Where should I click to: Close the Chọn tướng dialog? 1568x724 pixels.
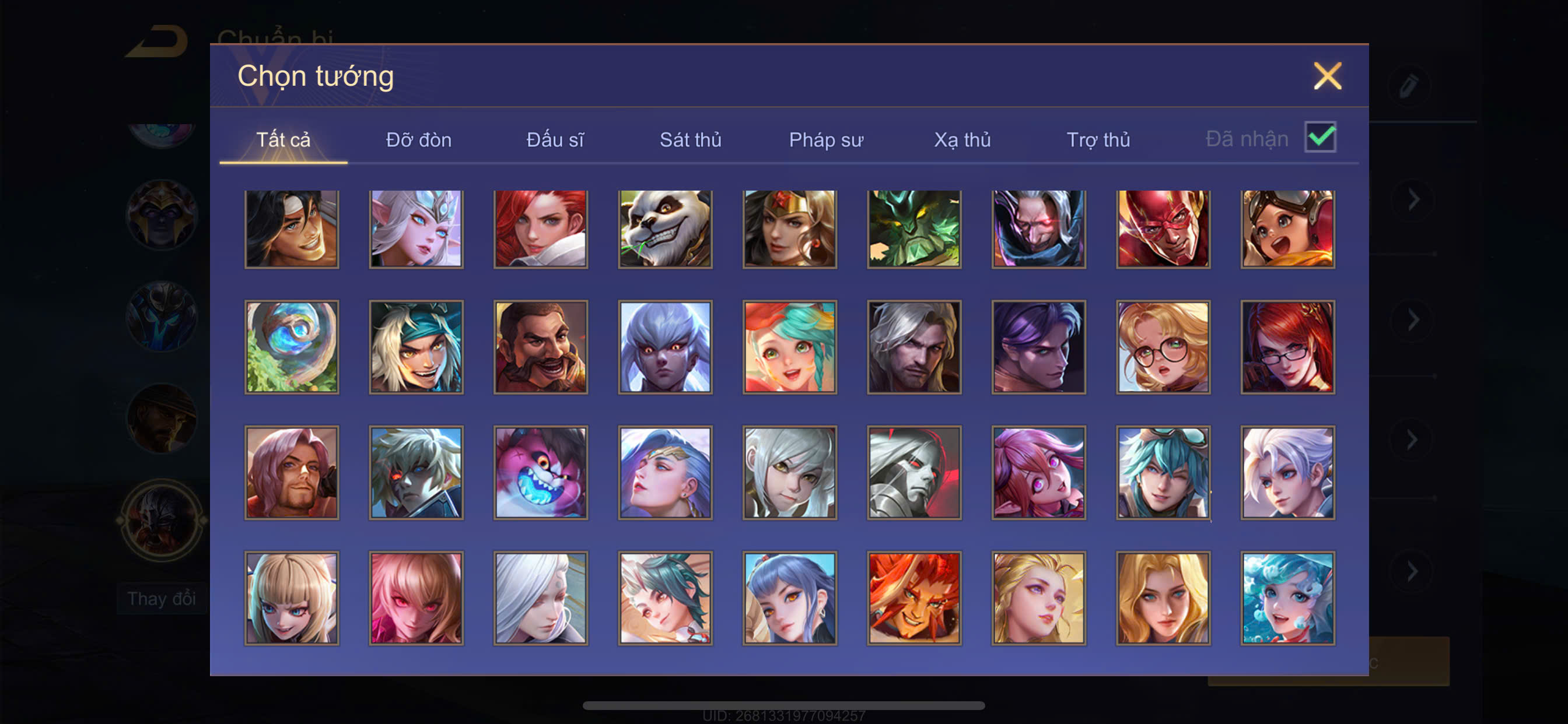tap(1327, 76)
